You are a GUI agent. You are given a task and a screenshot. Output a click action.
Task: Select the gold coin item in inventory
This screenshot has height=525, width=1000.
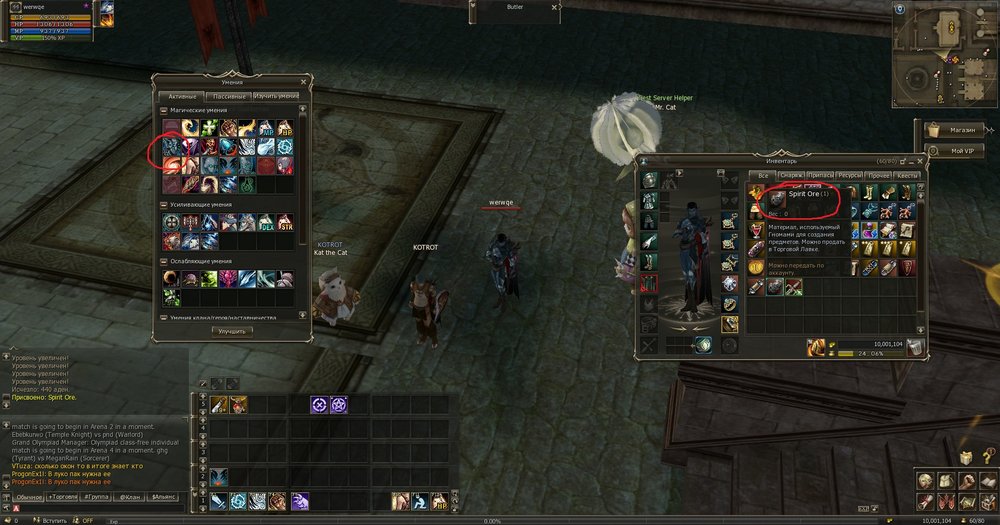[x=757, y=267]
